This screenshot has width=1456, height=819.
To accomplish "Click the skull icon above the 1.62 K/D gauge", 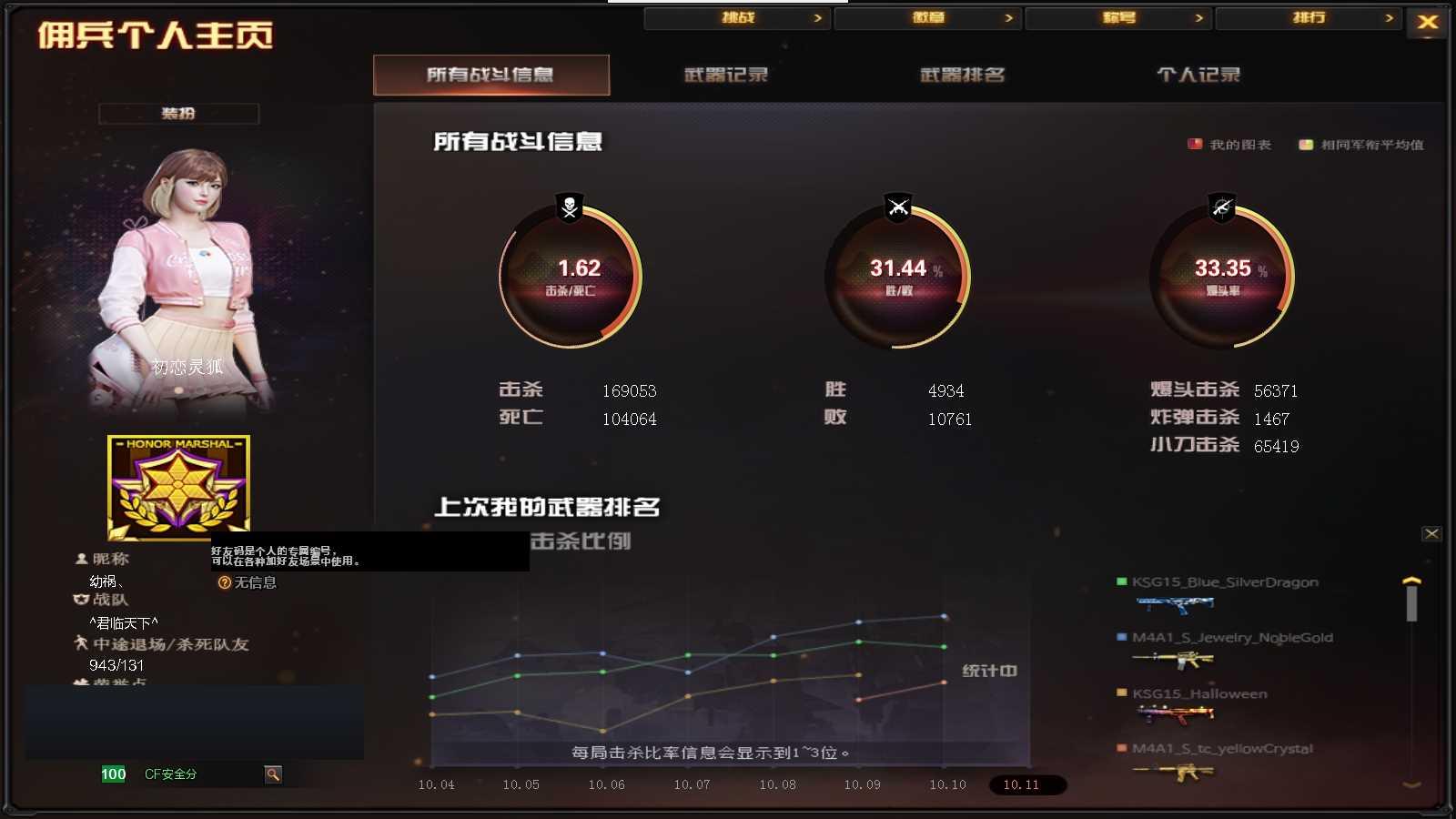I will click(x=567, y=207).
